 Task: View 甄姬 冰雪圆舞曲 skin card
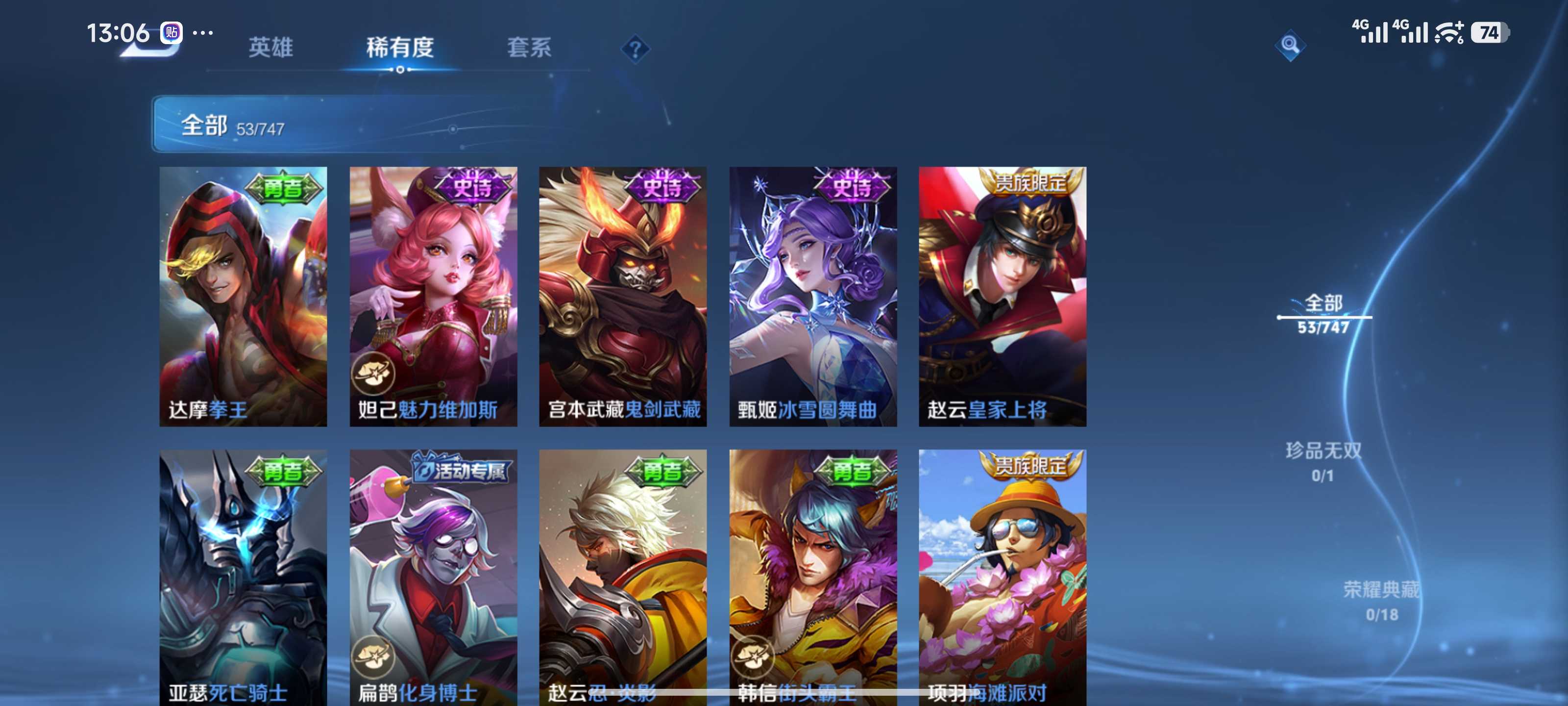click(x=812, y=296)
